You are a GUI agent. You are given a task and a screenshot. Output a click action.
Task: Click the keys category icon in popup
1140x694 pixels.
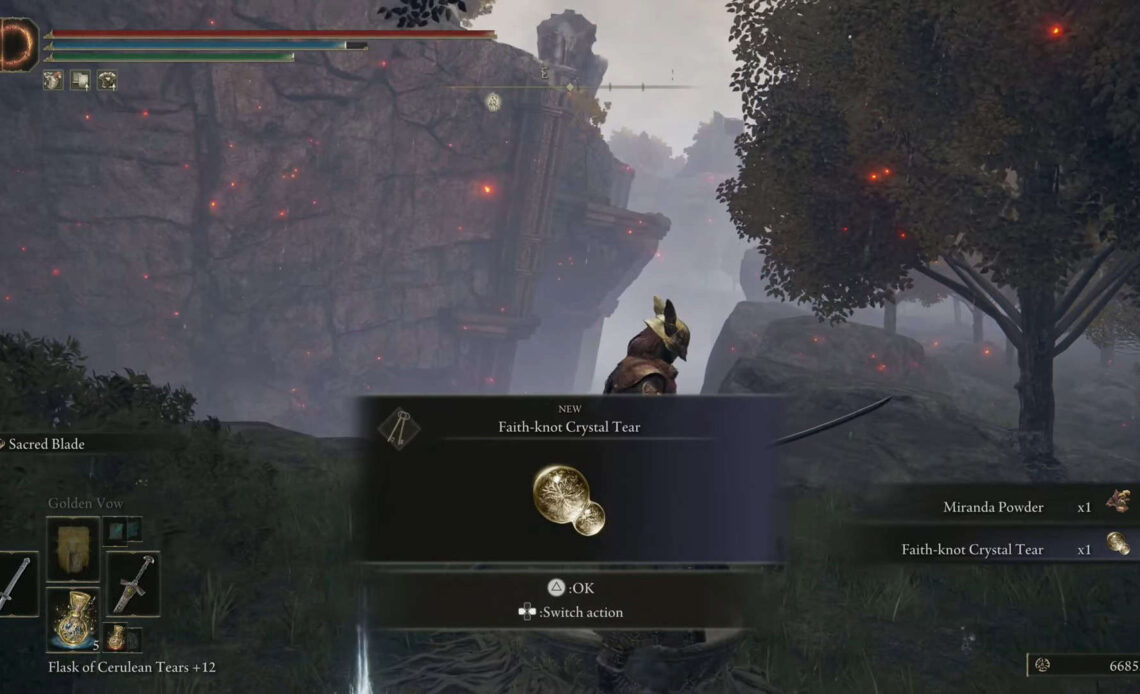(398, 427)
